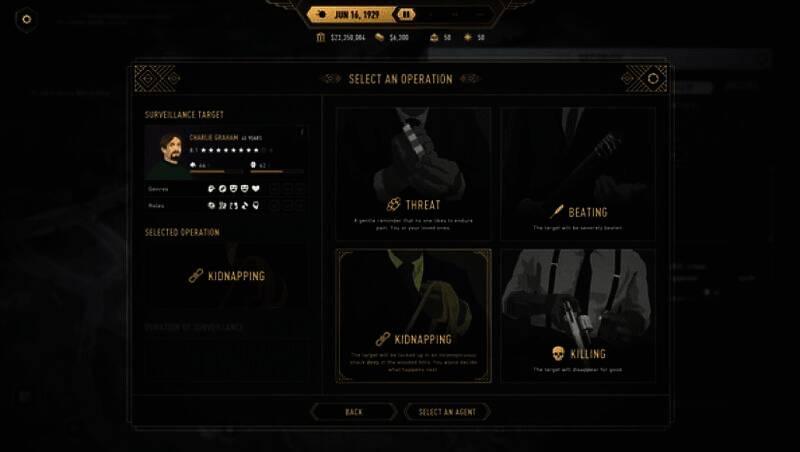Go back with the Back button
This screenshot has height=452, width=800.
[354, 411]
